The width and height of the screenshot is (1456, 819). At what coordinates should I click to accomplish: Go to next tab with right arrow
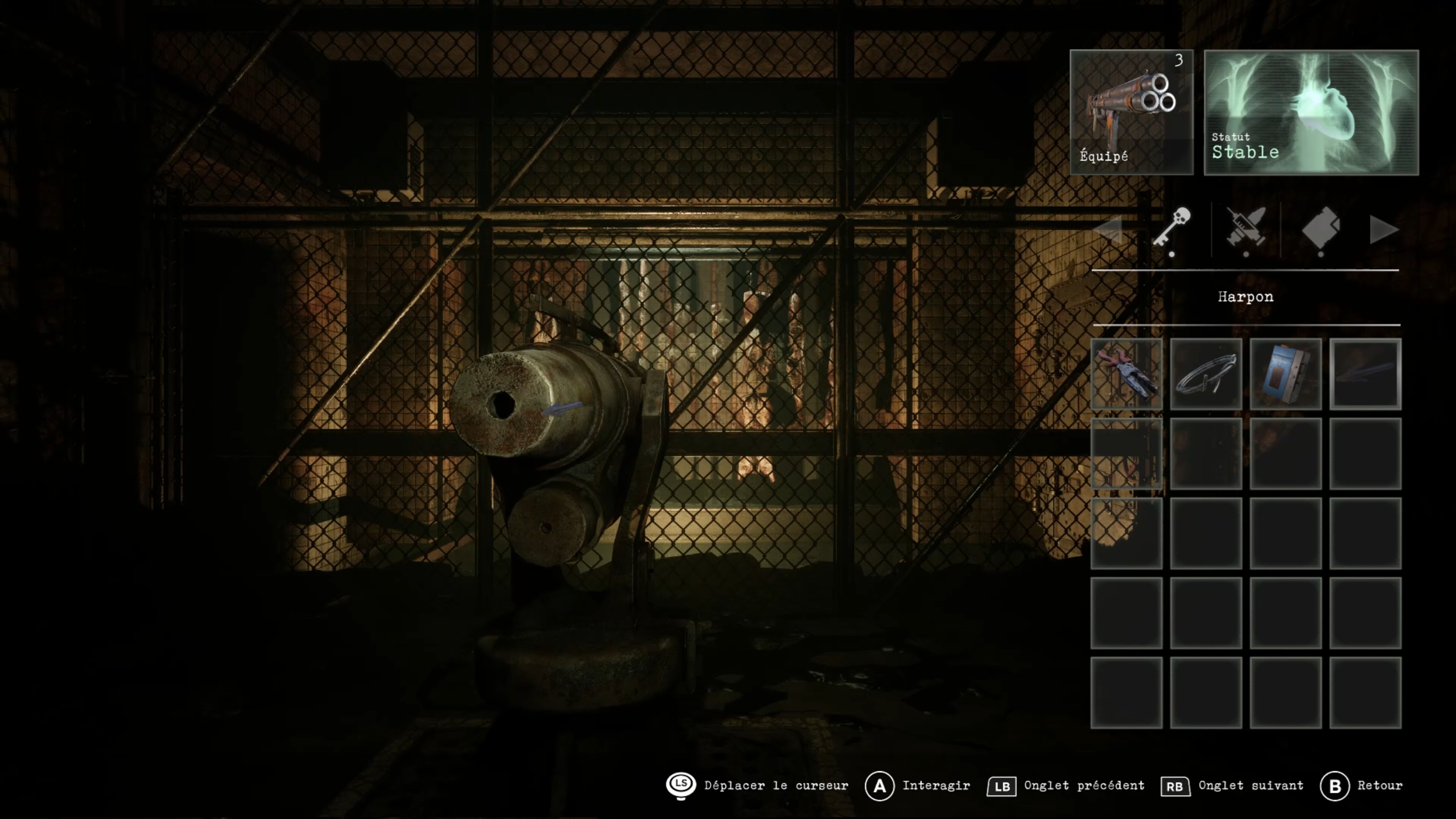pos(1383,230)
